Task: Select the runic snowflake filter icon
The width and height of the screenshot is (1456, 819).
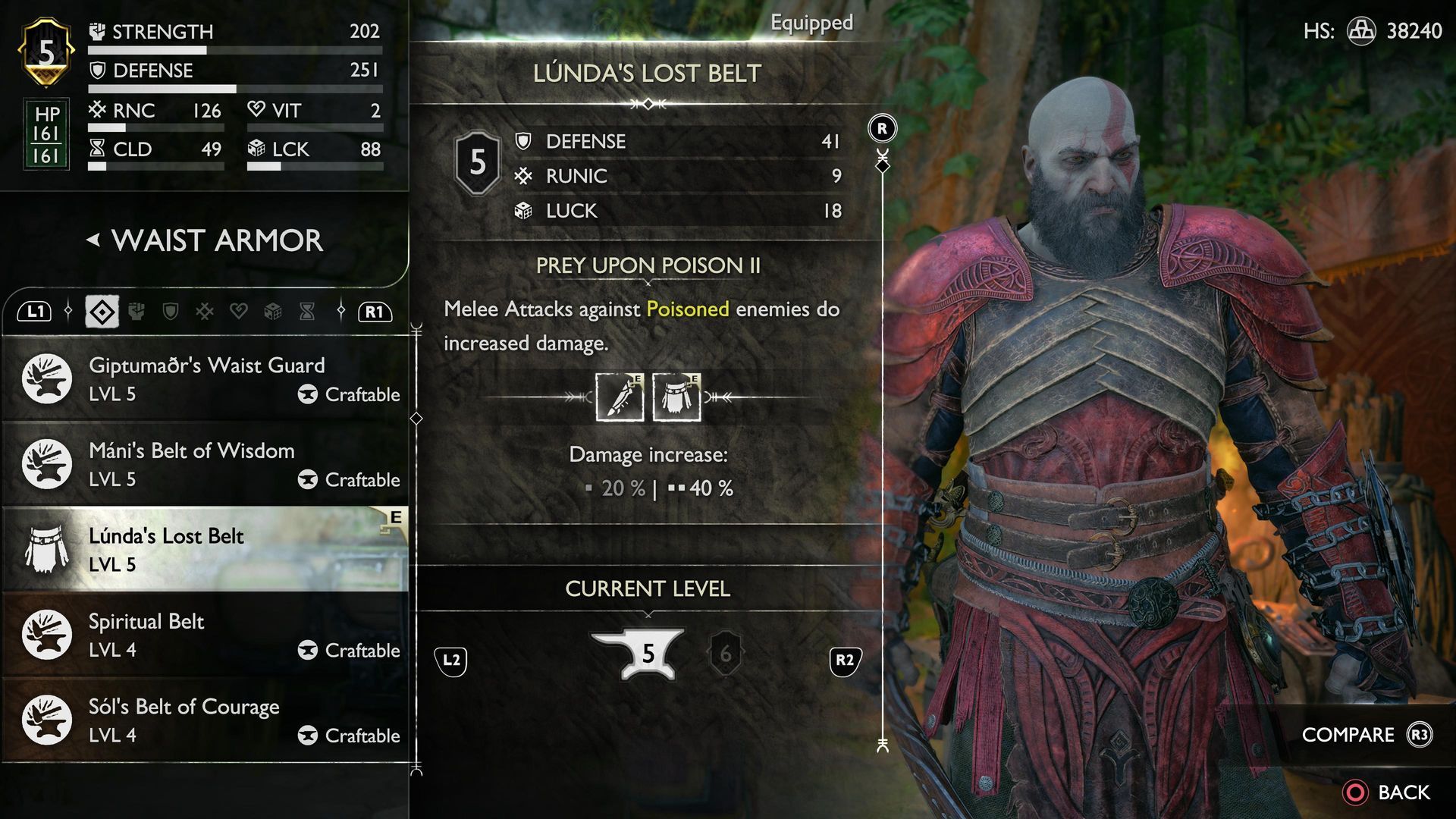Action: (205, 311)
